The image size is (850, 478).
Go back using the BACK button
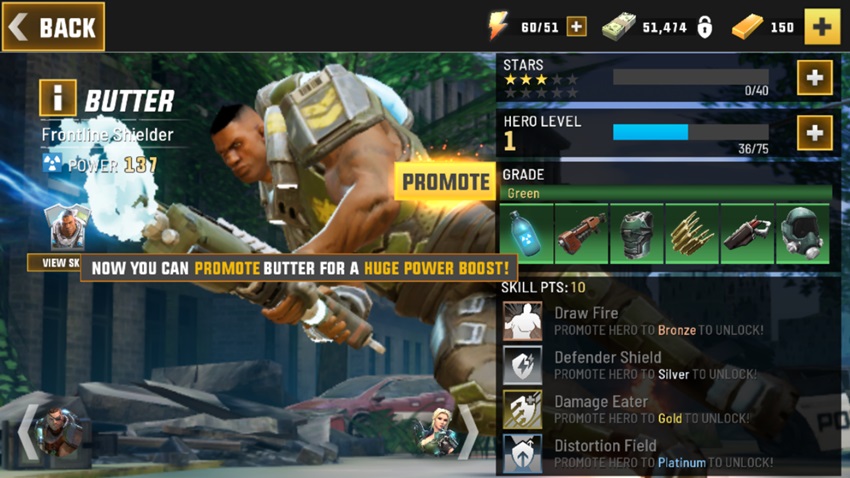tap(53, 27)
